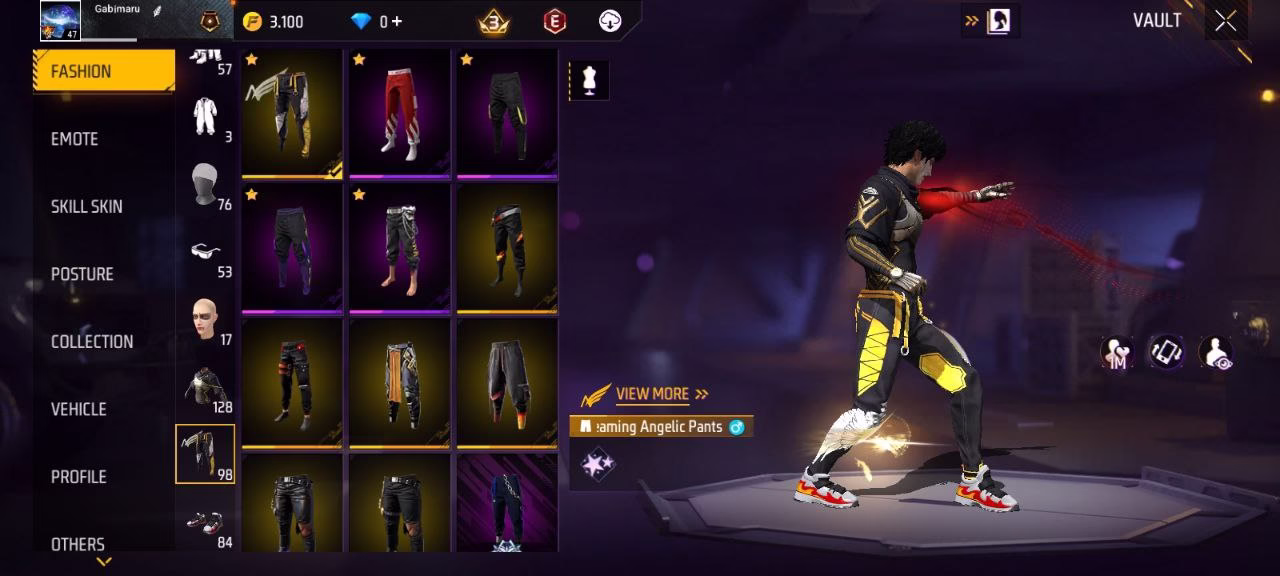This screenshot has width=1280, height=576.
Task: Switch to the Emote tab
Action: pyautogui.click(x=75, y=139)
